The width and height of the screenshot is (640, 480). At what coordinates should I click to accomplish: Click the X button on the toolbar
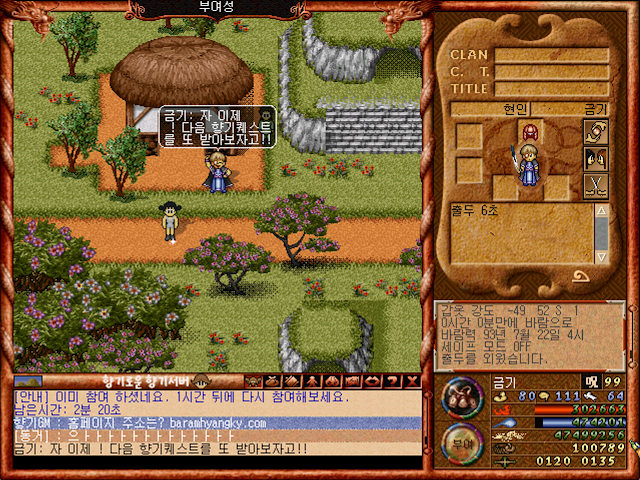413,381
